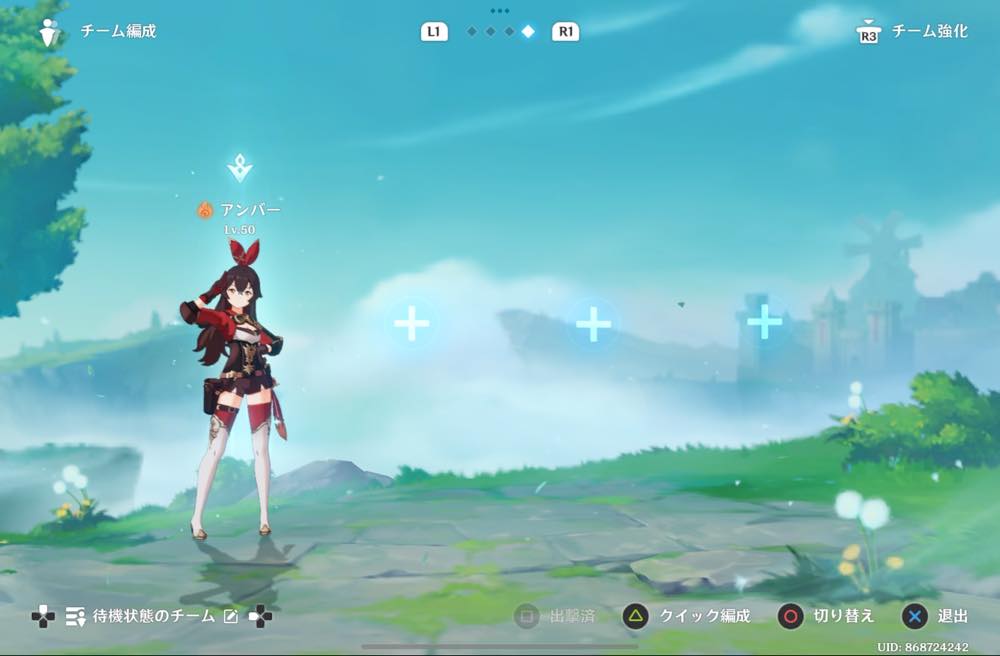Screen dimensions: 1000x656
Task: Select the highlighted team page diamond
Action: (528, 32)
